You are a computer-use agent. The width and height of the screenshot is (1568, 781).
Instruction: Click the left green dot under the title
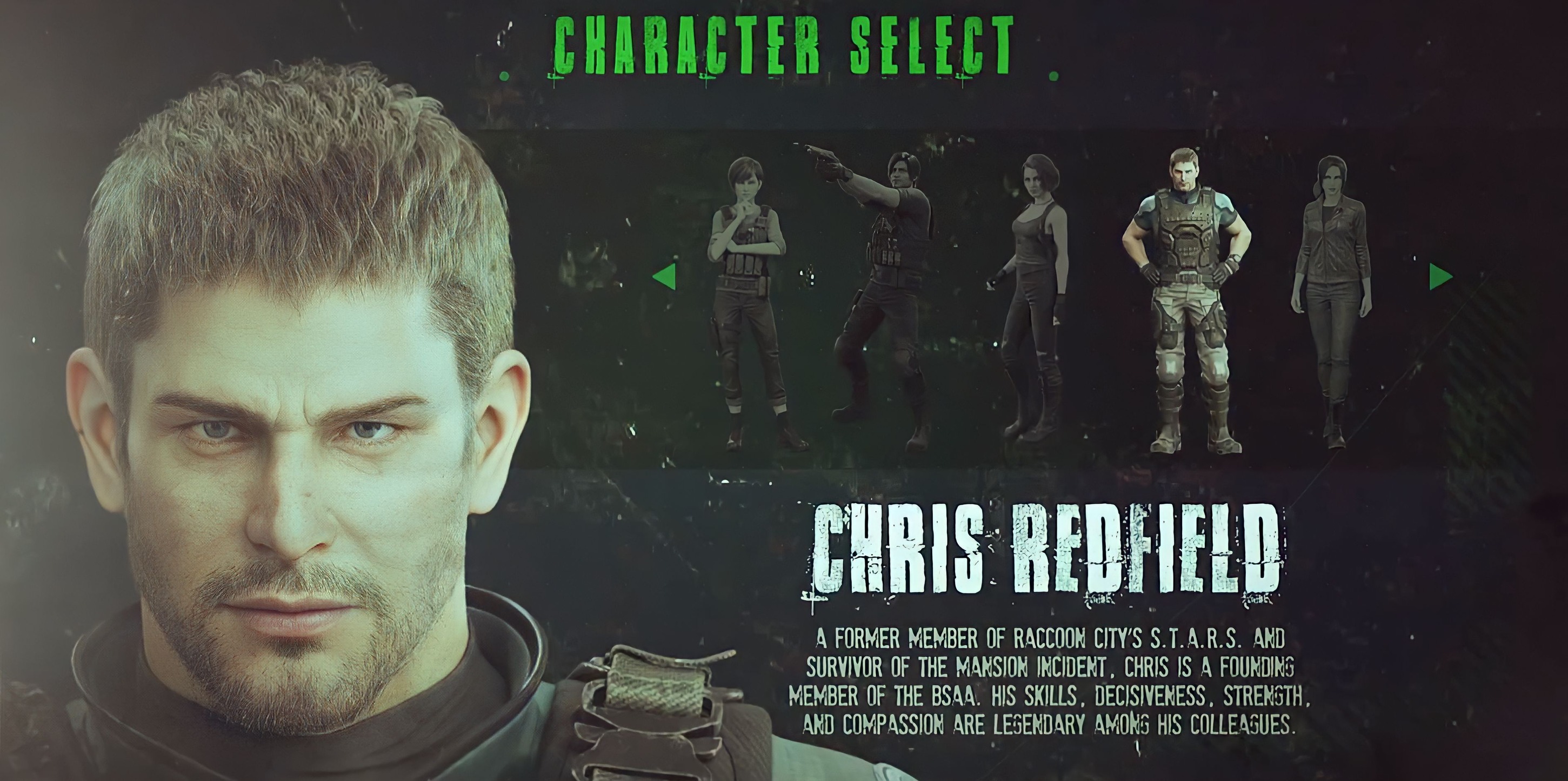(x=505, y=76)
